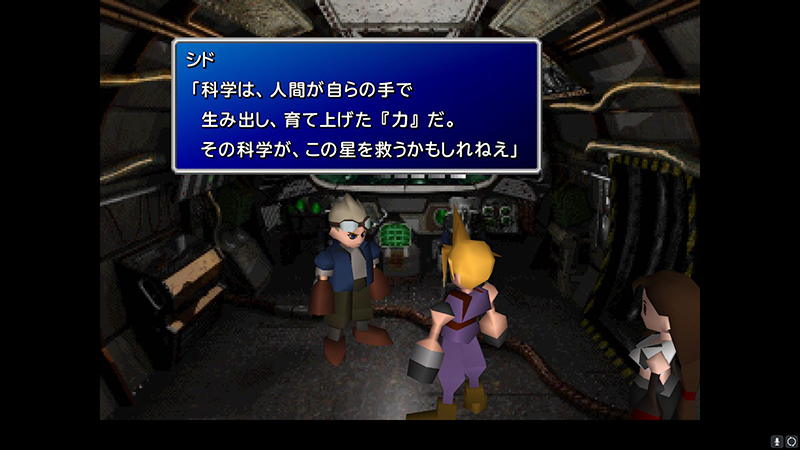Viewport: 800px width, 450px height.
Task: Click the microphone icon in the corner overlay
Action: (x=775, y=440)
